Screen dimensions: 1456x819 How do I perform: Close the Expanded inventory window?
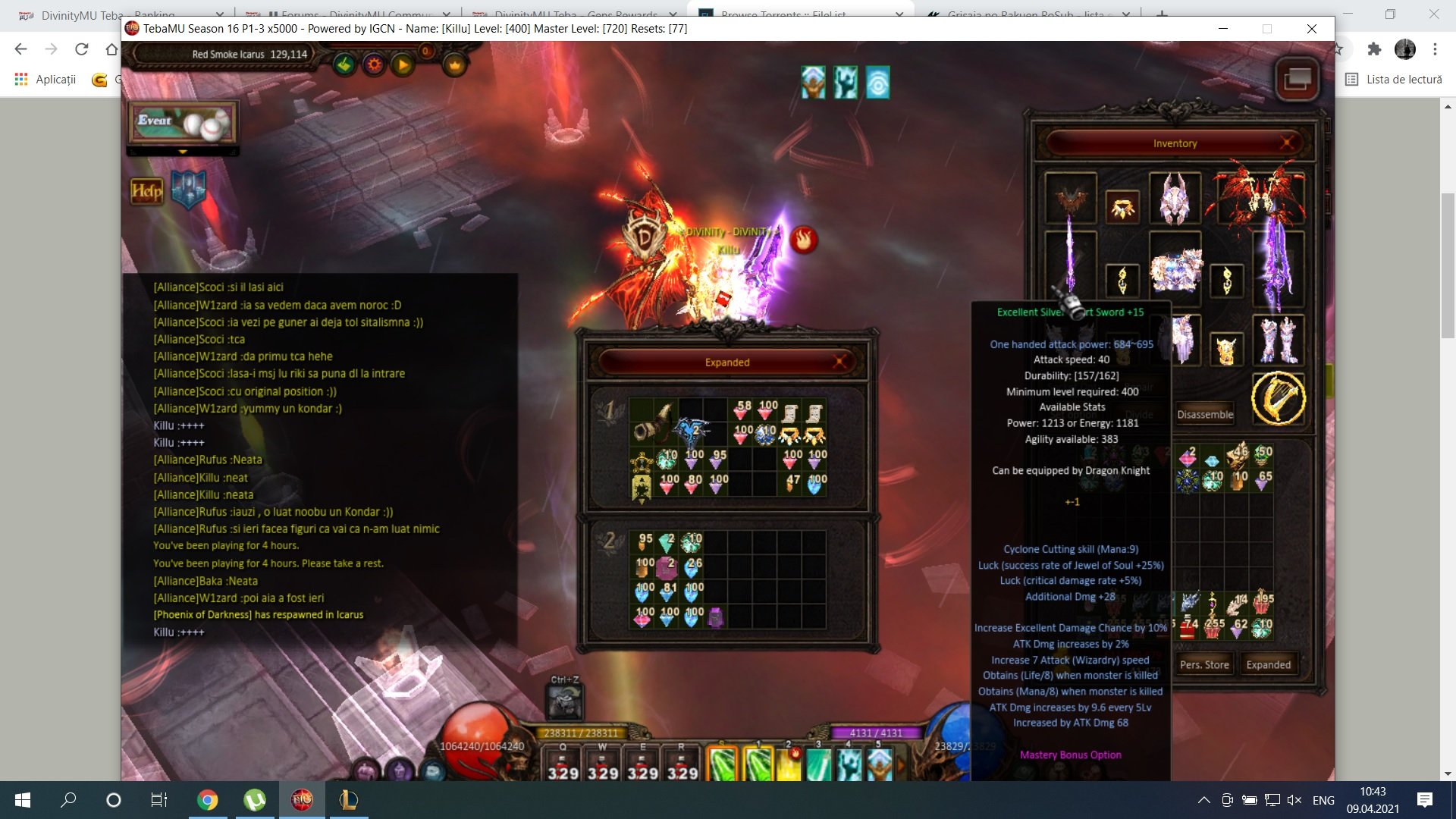(839, 362)
